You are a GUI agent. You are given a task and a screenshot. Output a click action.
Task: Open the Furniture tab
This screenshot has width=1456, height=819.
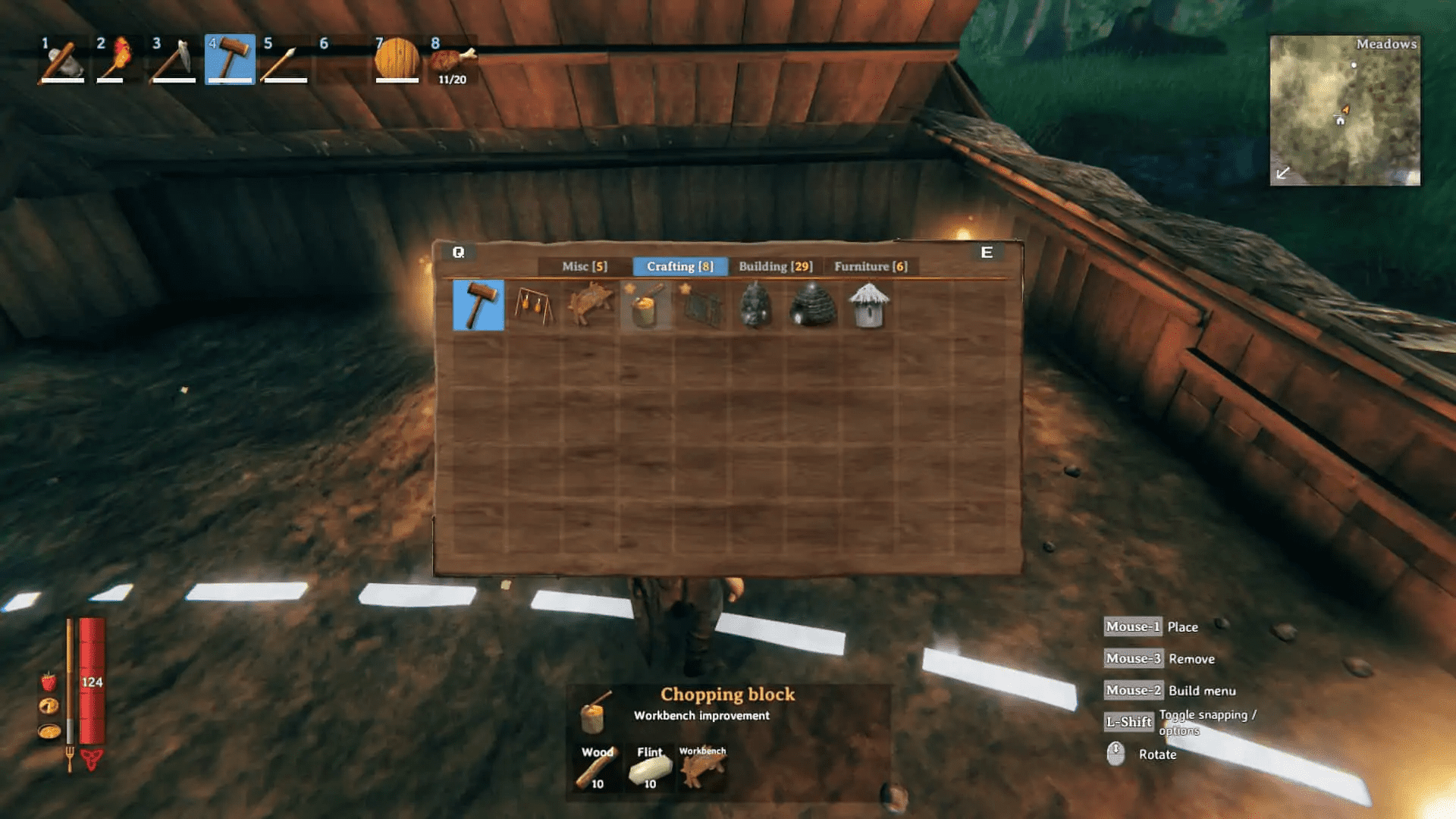coord(873,266)
